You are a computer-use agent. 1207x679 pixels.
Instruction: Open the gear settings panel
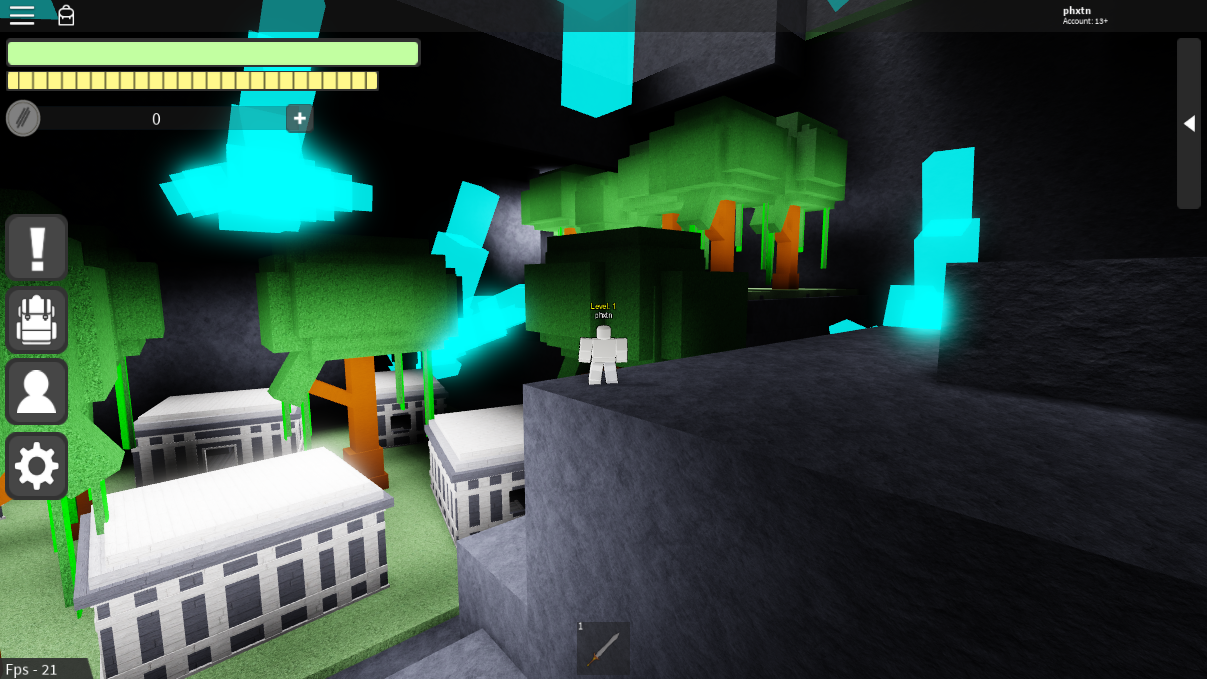click(x=37, y=465)
